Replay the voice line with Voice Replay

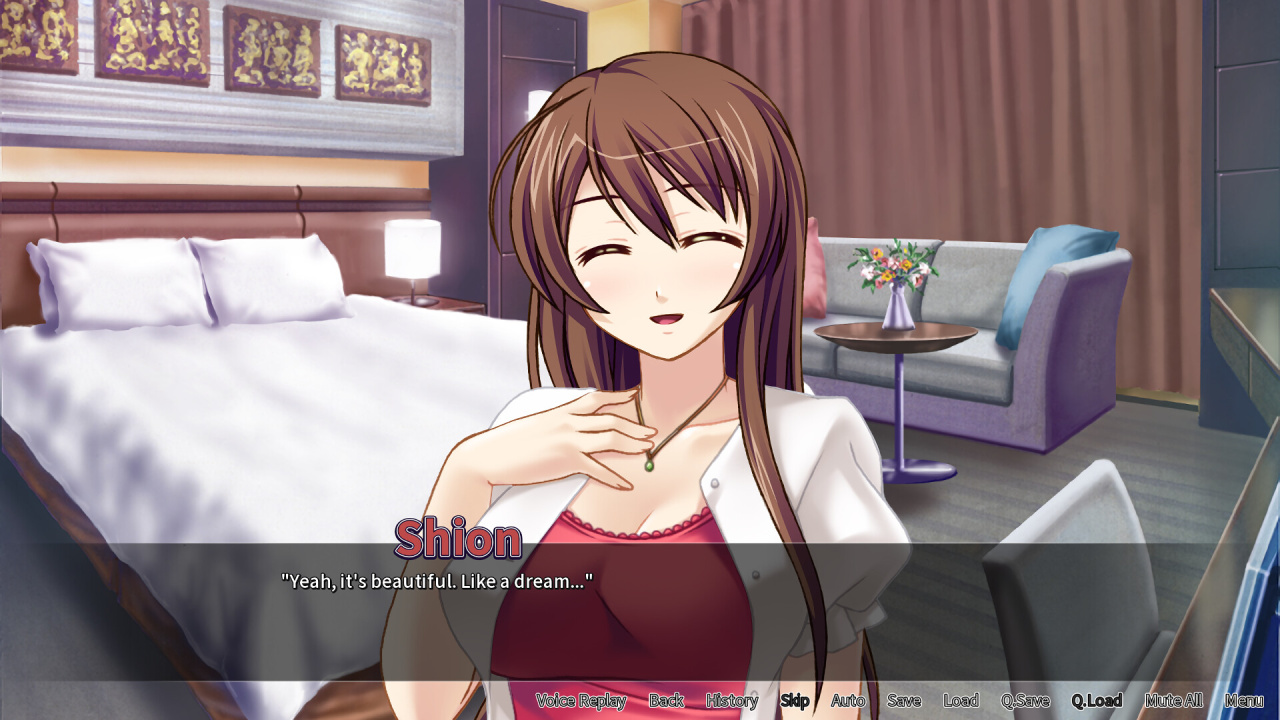[x=580, y=701]
